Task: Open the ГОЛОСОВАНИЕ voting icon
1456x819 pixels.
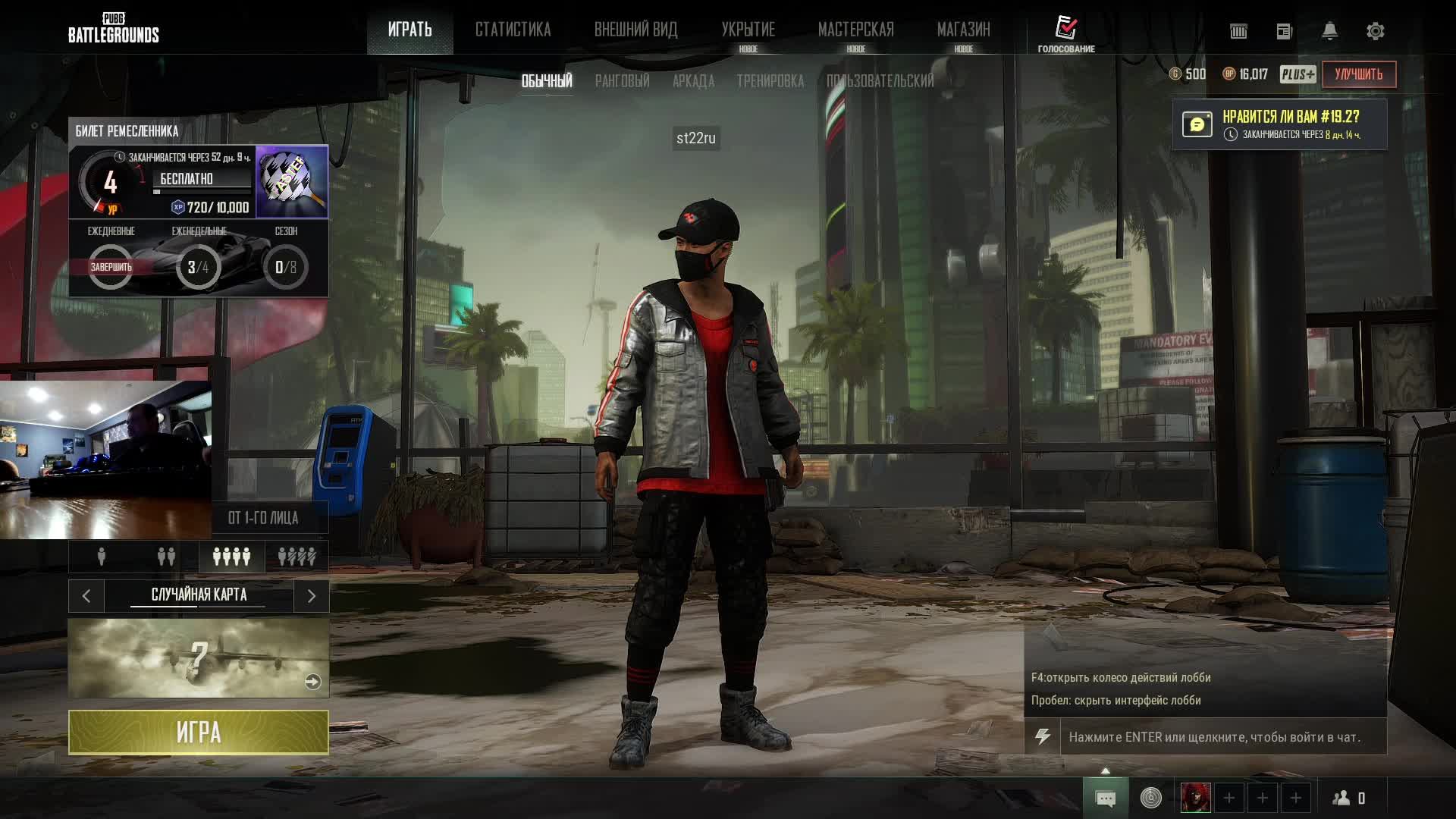Action: click(x=1066, y=33)
